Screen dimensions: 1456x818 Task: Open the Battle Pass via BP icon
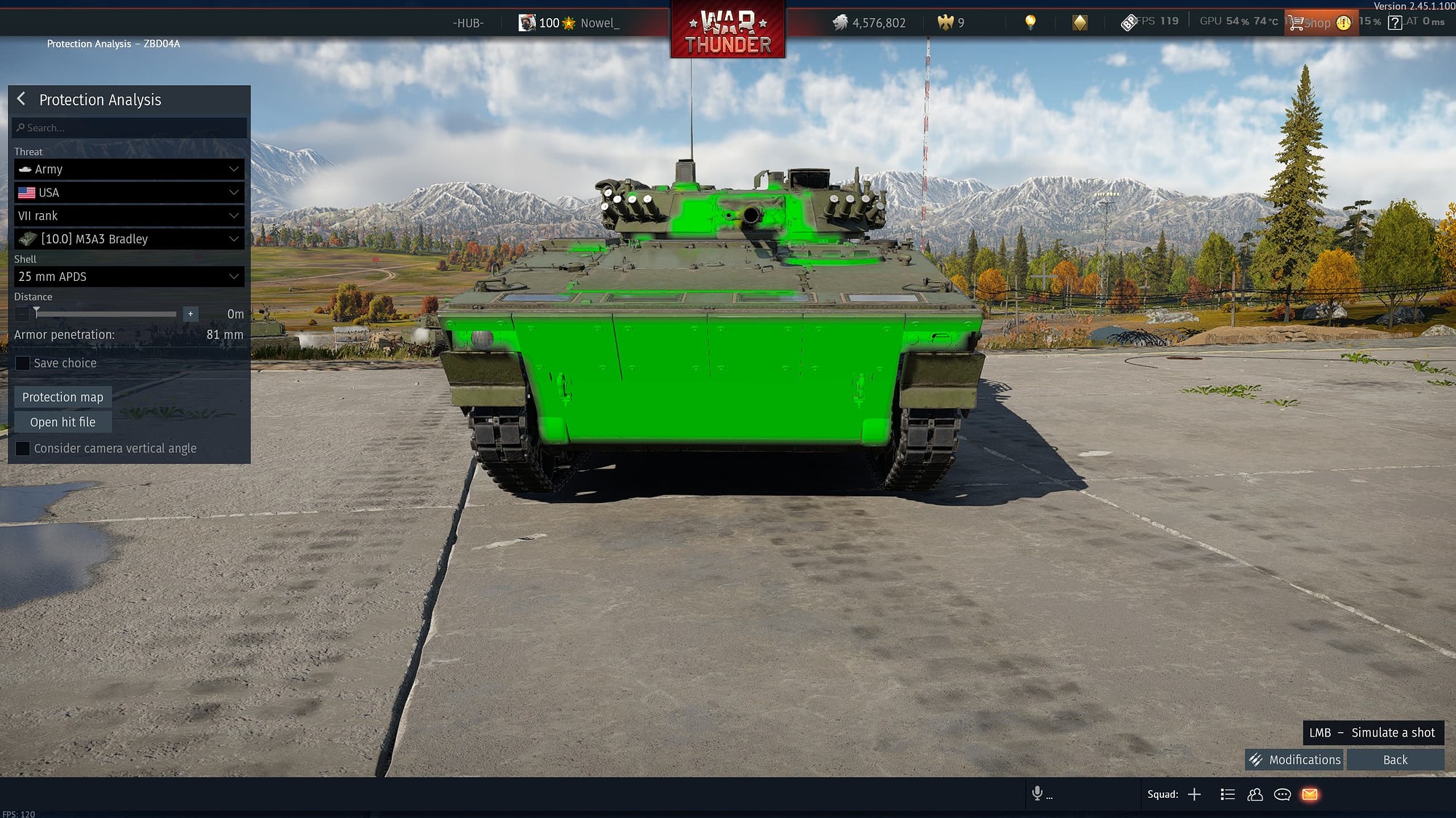pos(1131,21)
